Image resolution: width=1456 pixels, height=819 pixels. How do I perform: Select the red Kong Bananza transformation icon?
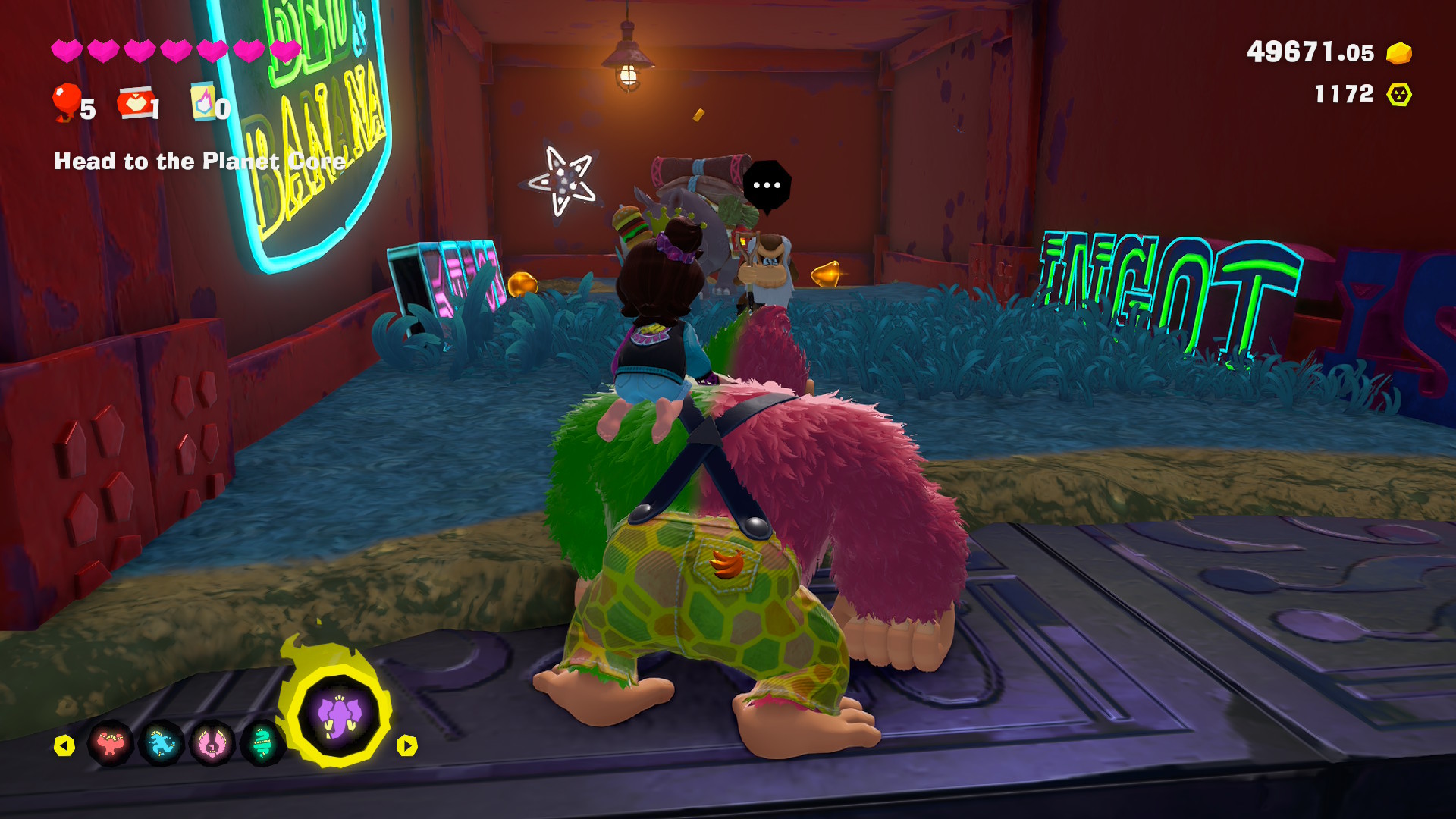pos(111,745)
